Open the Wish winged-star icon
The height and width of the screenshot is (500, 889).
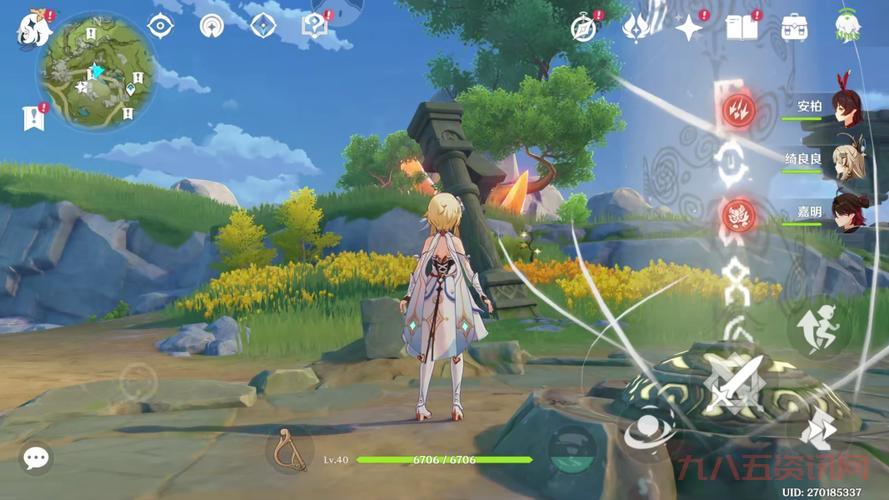coord(636,28)
